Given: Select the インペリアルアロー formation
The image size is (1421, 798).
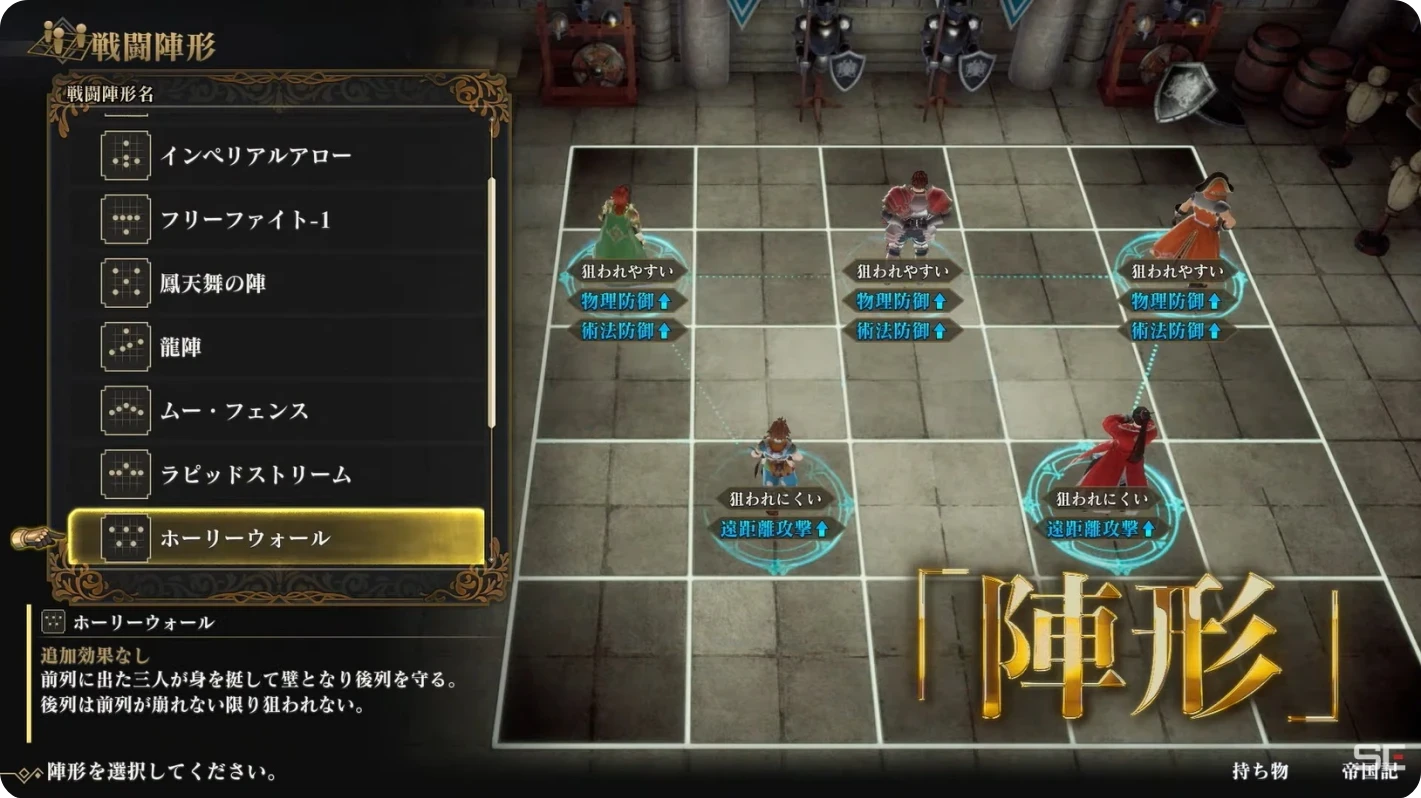Looking at the screenshot, I should click(x=256, y=156).
